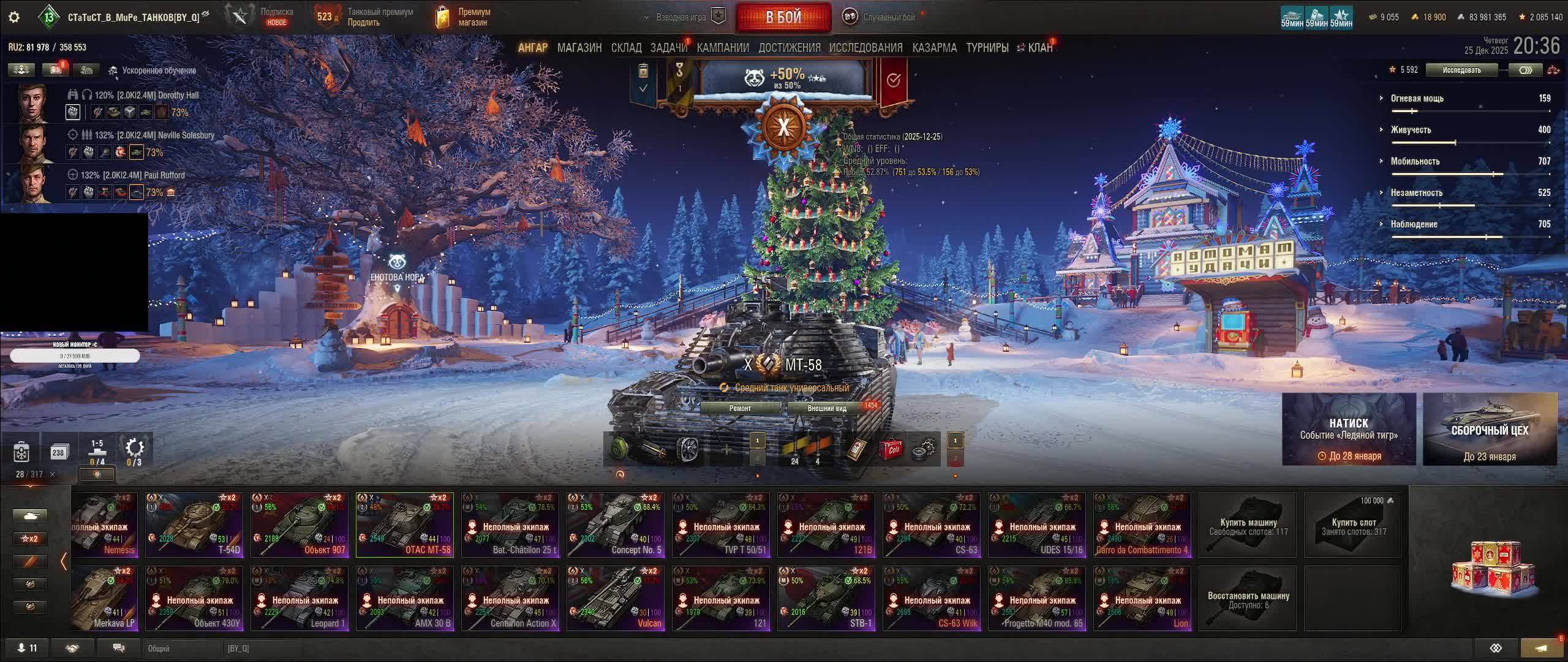Click the Исследовать button

(1461, 70)
